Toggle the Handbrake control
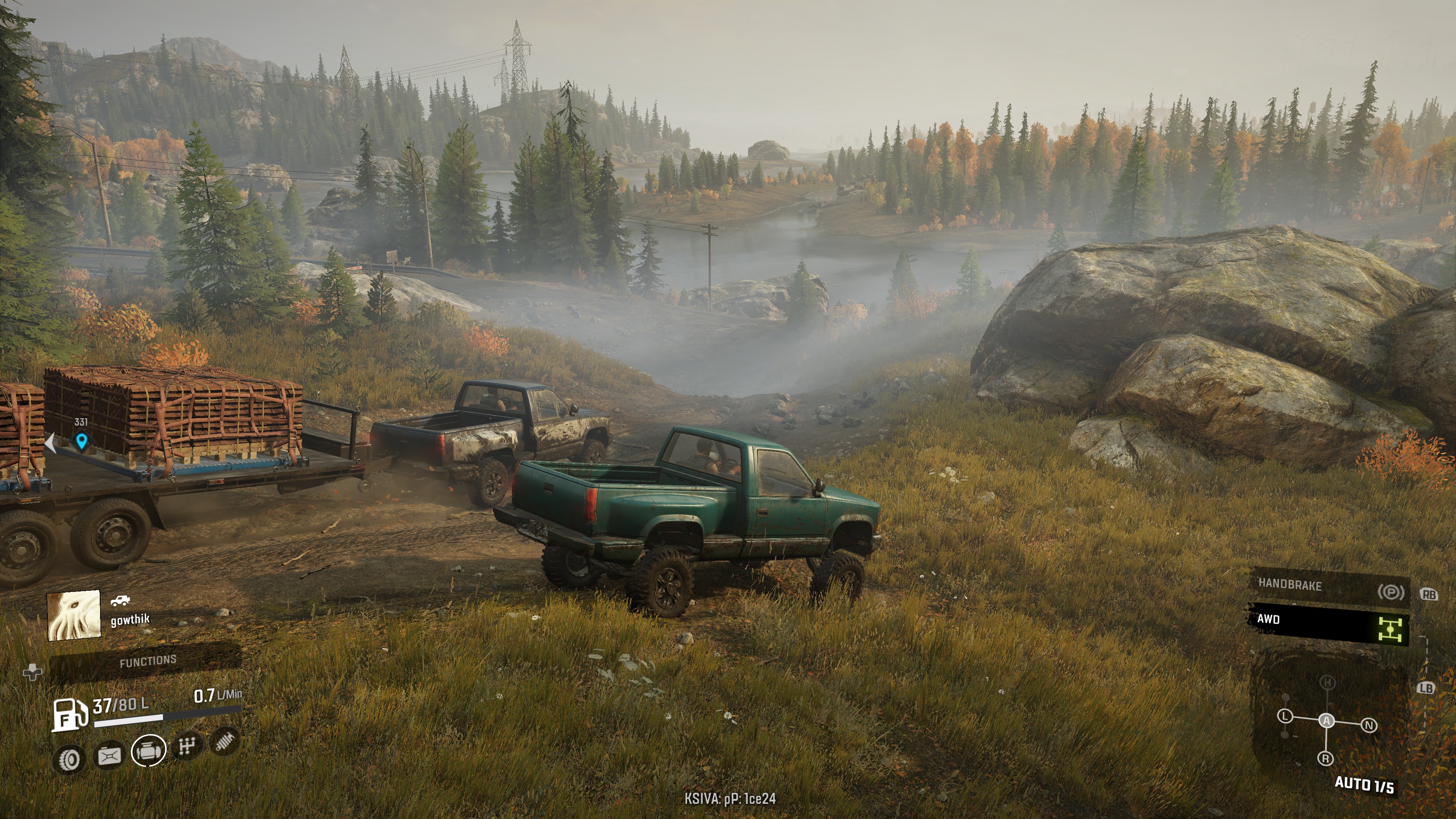The image size is (1456, 819). pyautogui.click(x=1328, y=587)
